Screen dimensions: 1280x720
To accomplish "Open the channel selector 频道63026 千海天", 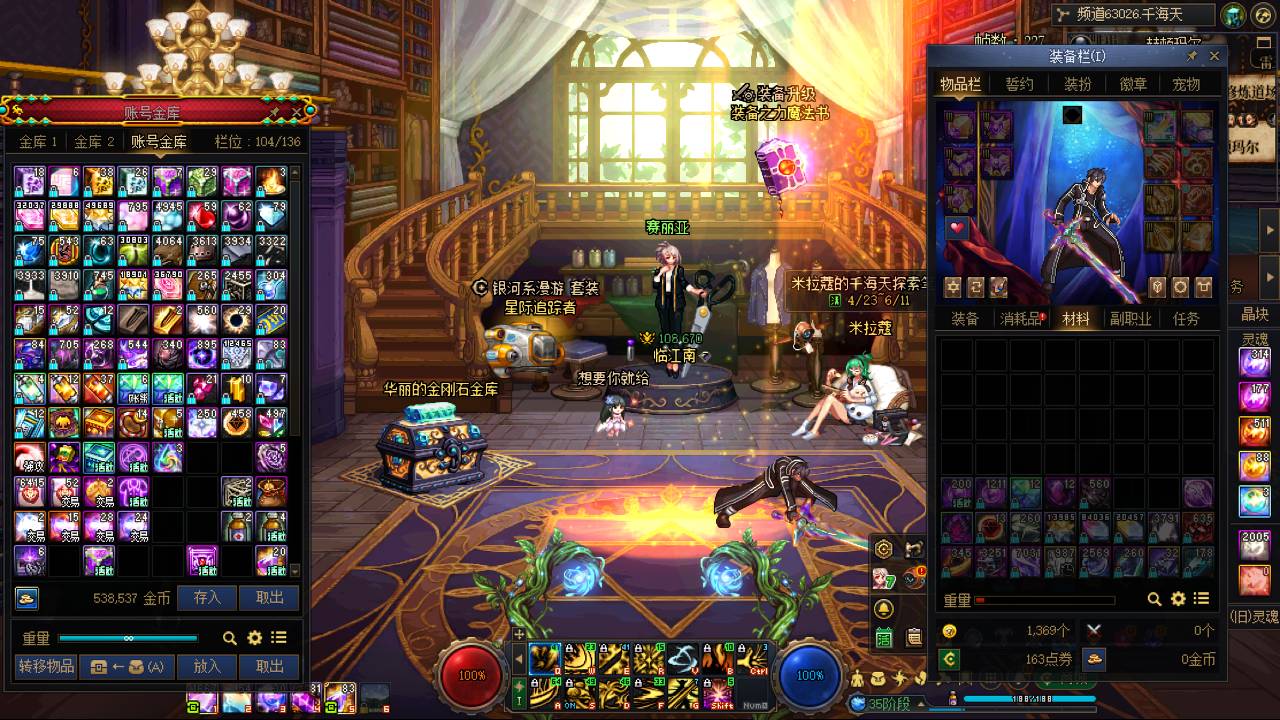I will (1133, 15).
